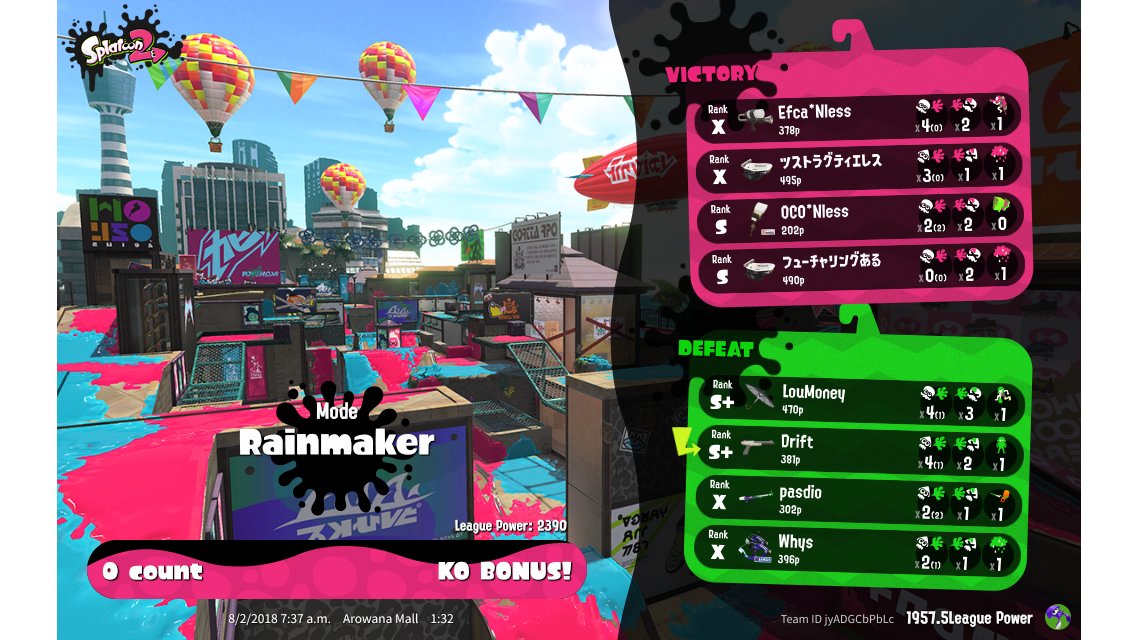Viewport: 1138px width, 640px height.
Task: Choose the ツストラグティエレス player row
Action: click(x=860, y=165)
